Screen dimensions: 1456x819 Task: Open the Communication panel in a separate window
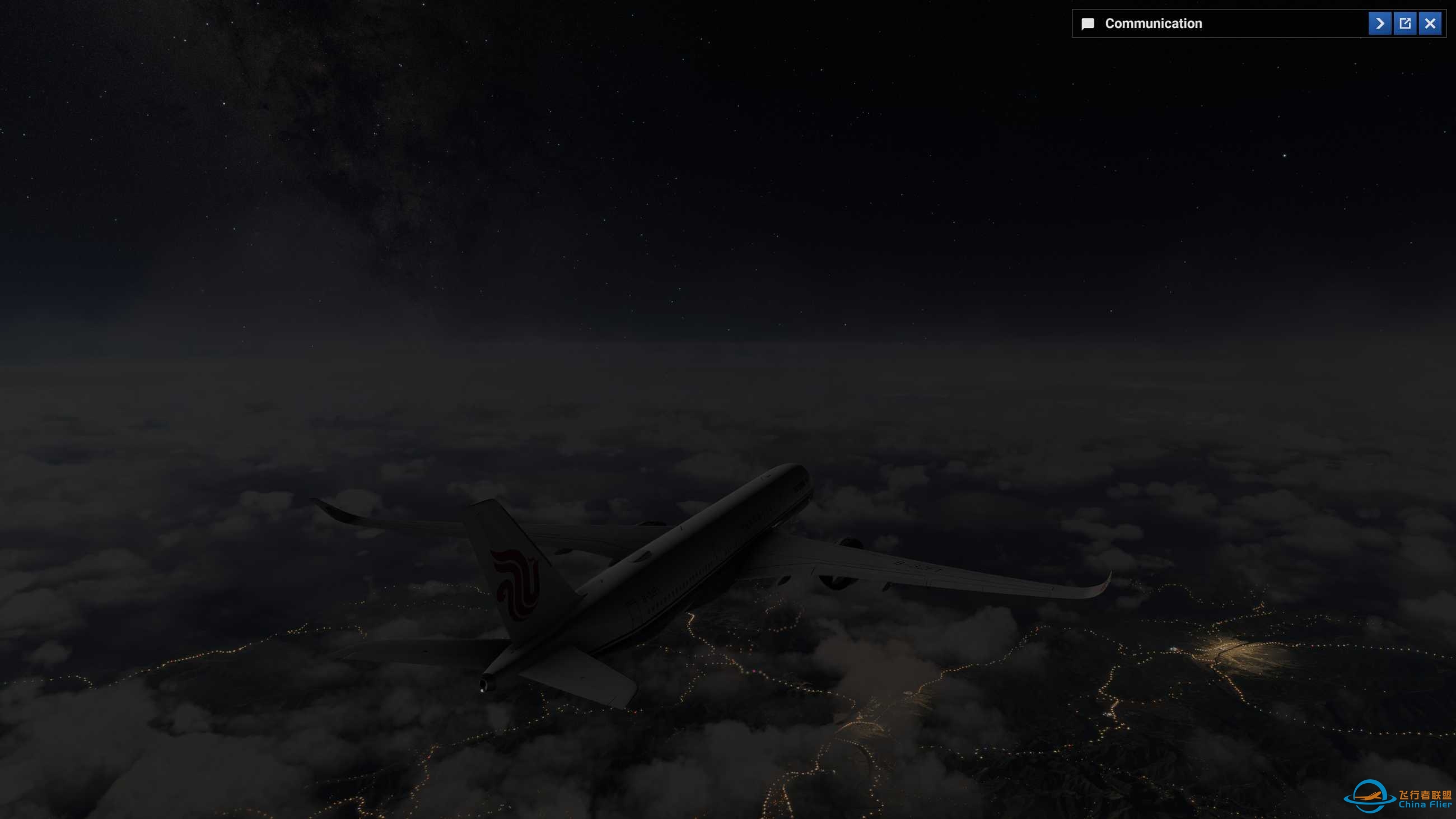tap(1405, 23)
